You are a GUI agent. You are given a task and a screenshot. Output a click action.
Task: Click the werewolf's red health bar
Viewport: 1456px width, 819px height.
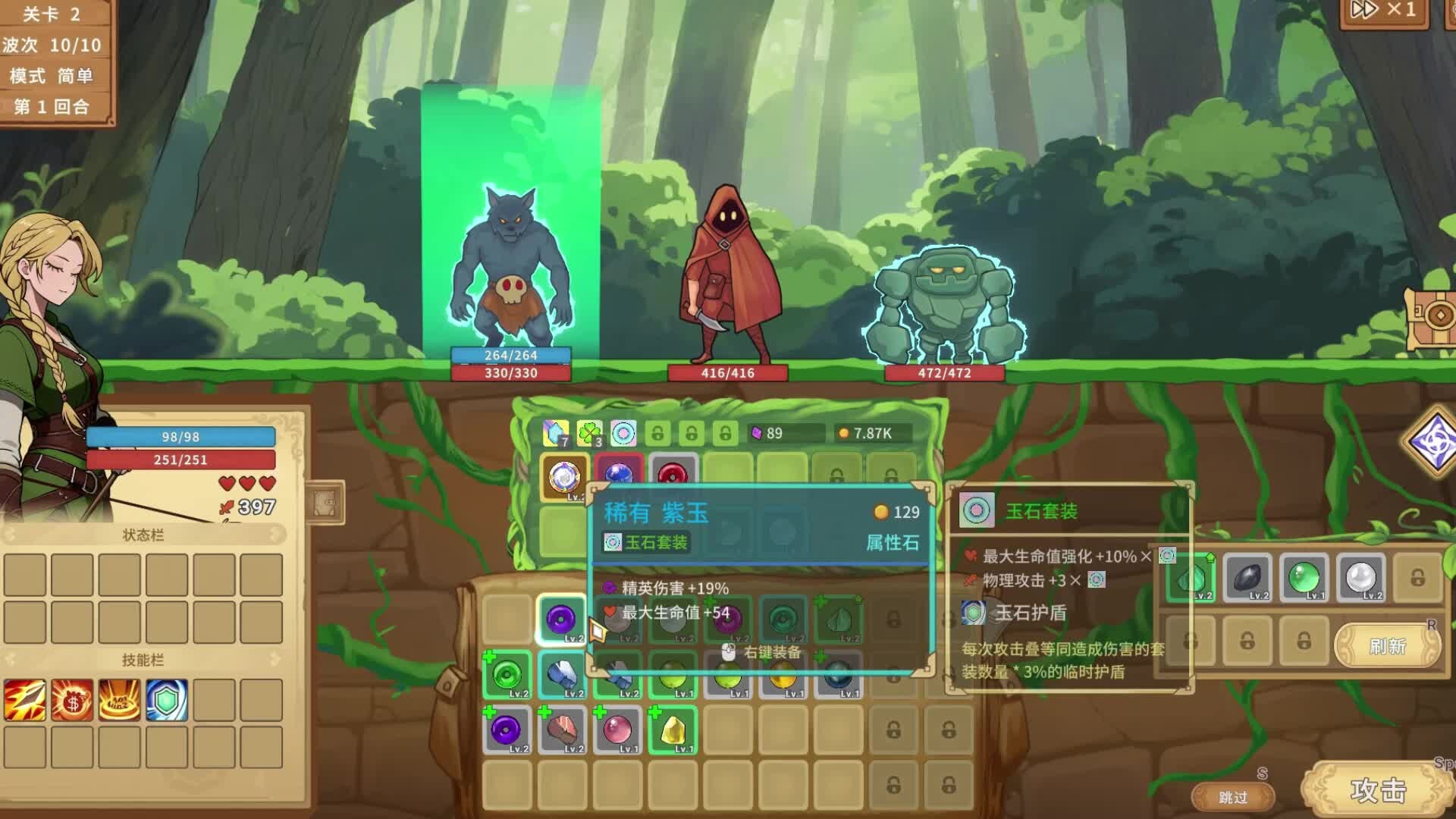click(512, 372)
